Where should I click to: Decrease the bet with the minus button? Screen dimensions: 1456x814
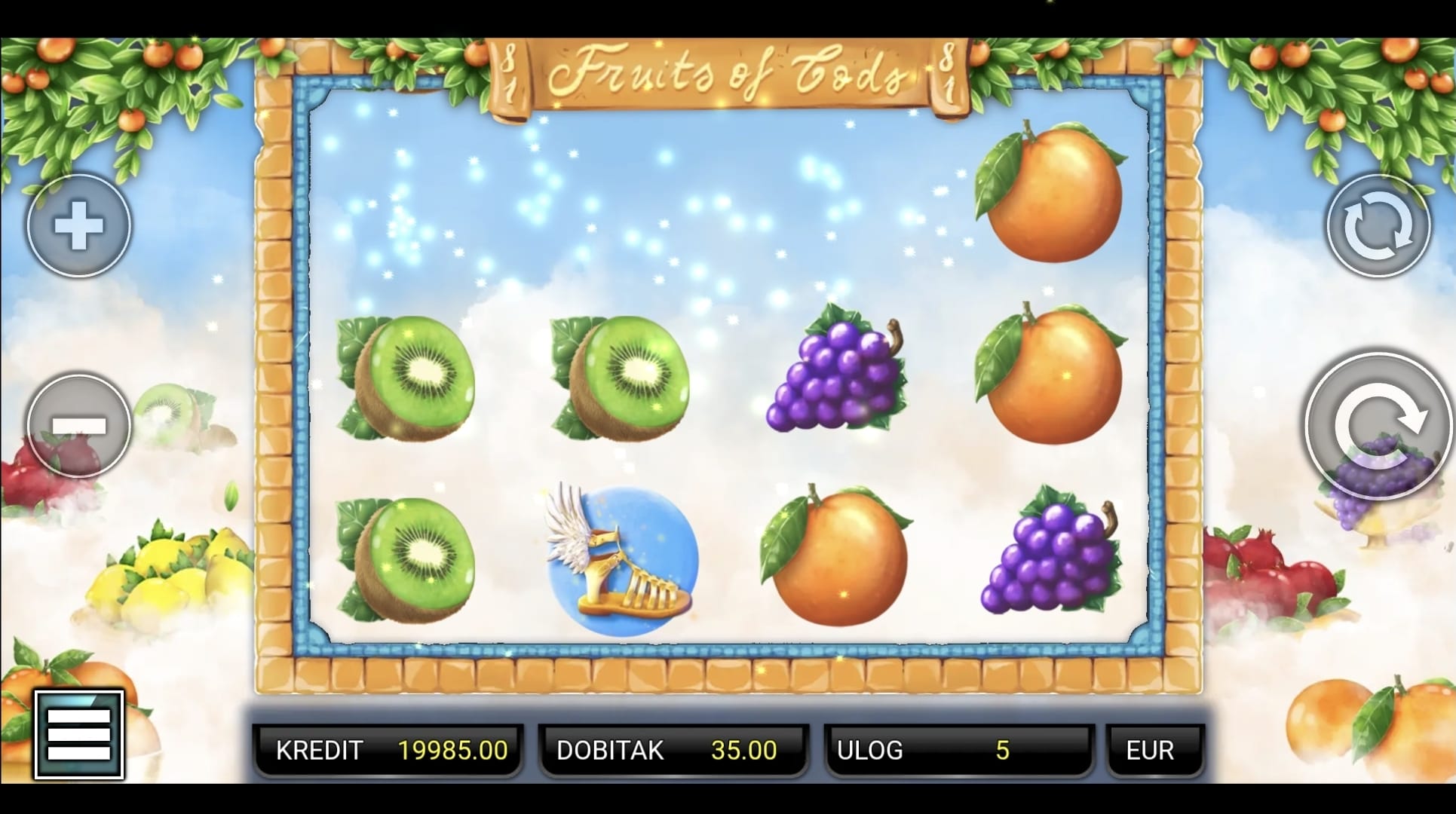79,425
